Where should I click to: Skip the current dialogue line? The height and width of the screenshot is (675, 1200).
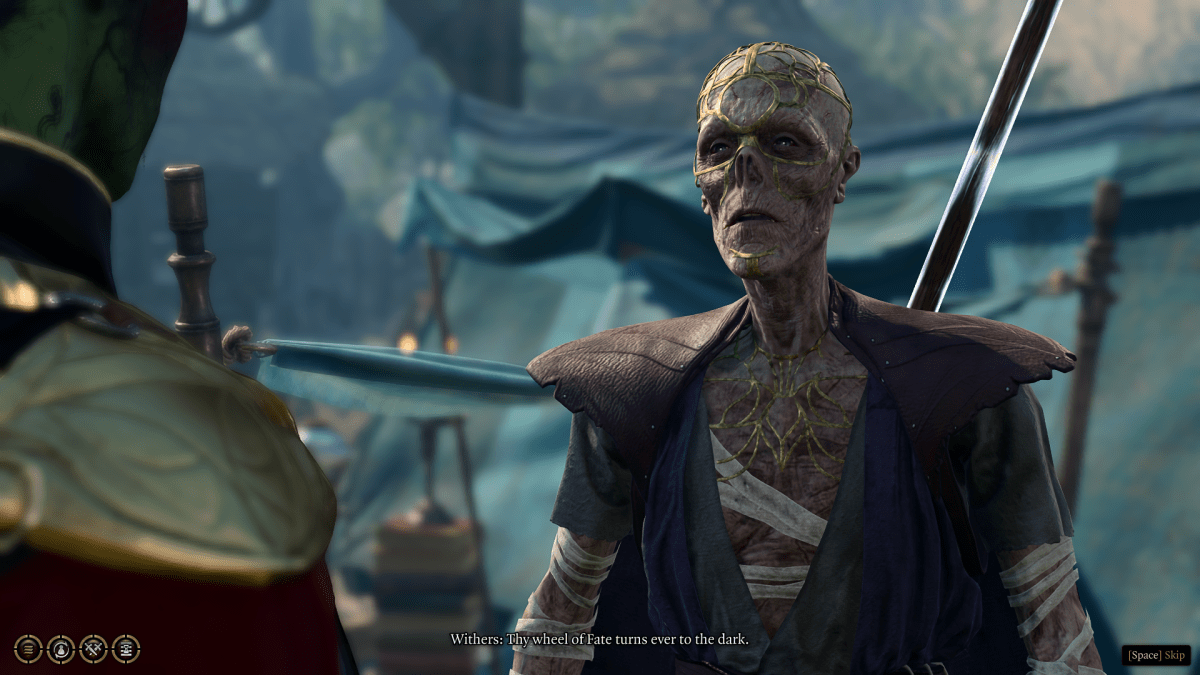1156,655
